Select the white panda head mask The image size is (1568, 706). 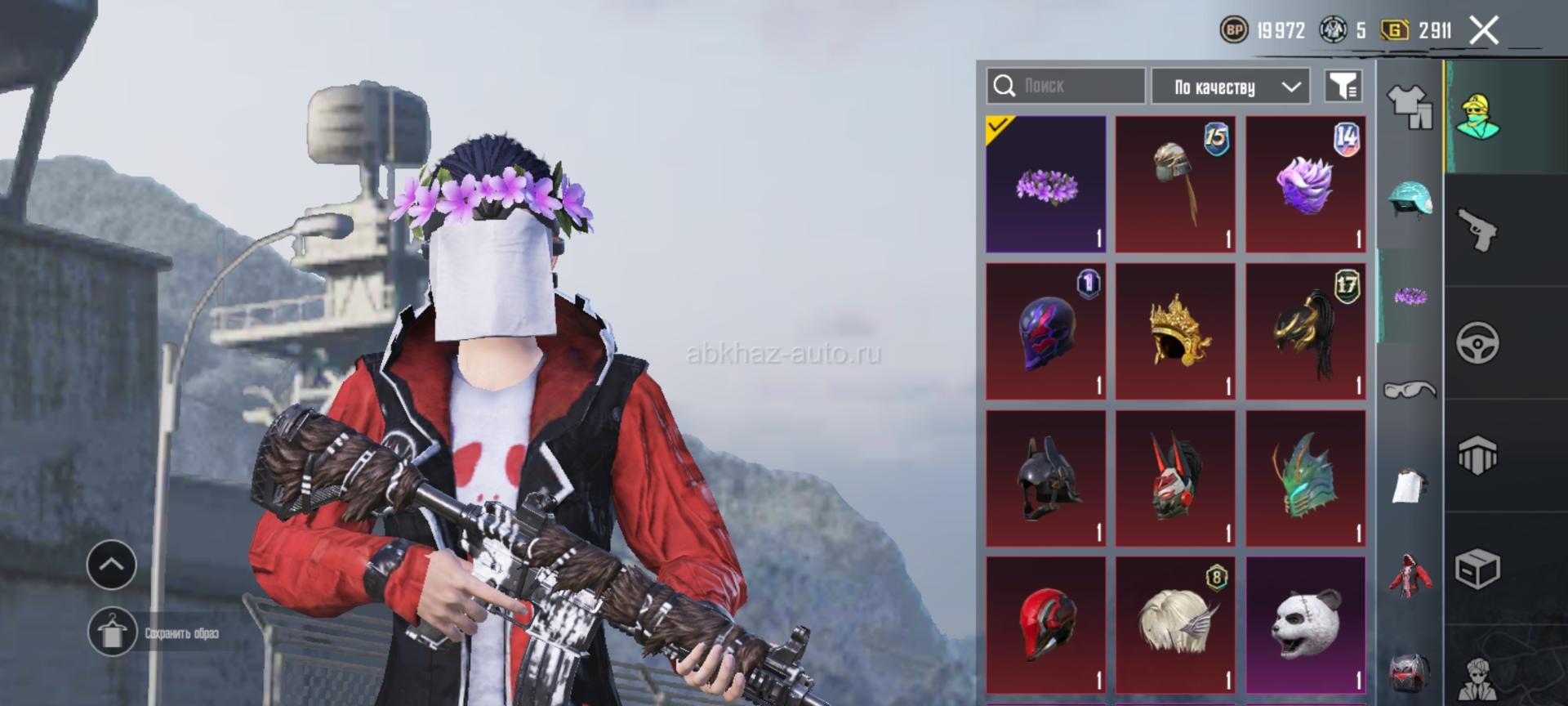click(1306, 625)
